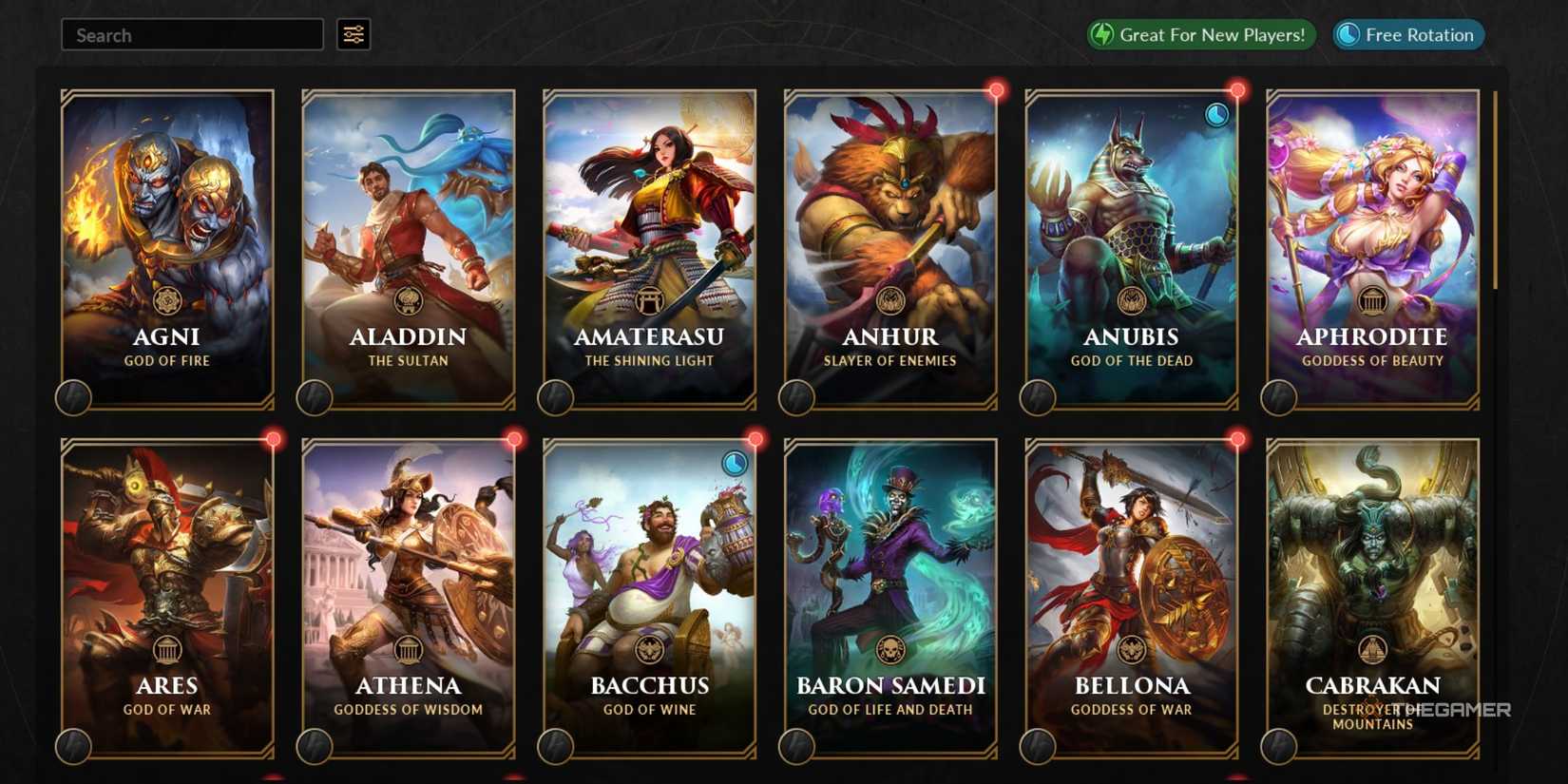The height and width of the screenshot is (784, 1568).
Task: Click the emblem icon on Aladdin's card
Action: pyautogui.click(x=409, y=302)
